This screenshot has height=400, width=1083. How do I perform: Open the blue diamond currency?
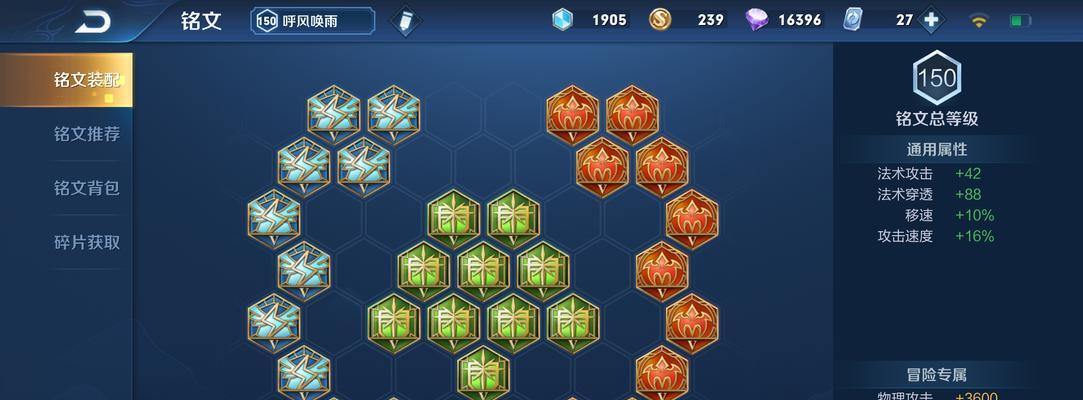click(563, 20)
